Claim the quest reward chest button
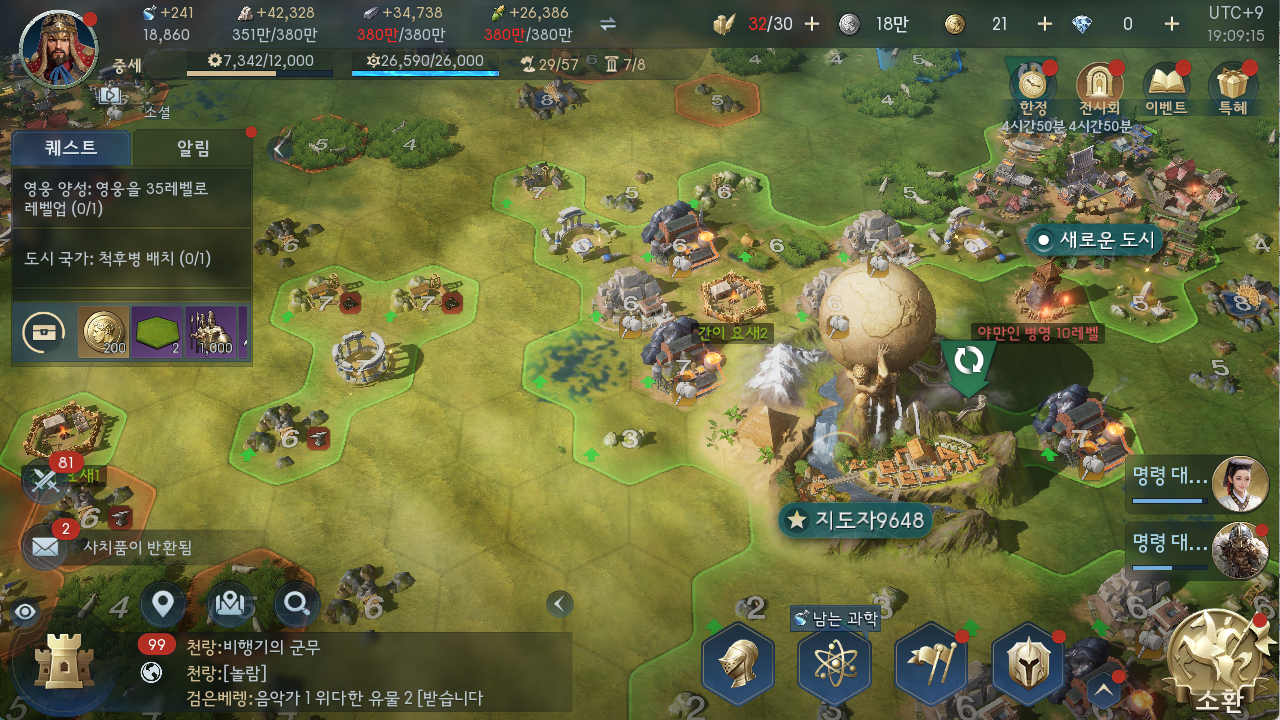The width and height of the screenshot is (1280, 720). click(44, 333)
